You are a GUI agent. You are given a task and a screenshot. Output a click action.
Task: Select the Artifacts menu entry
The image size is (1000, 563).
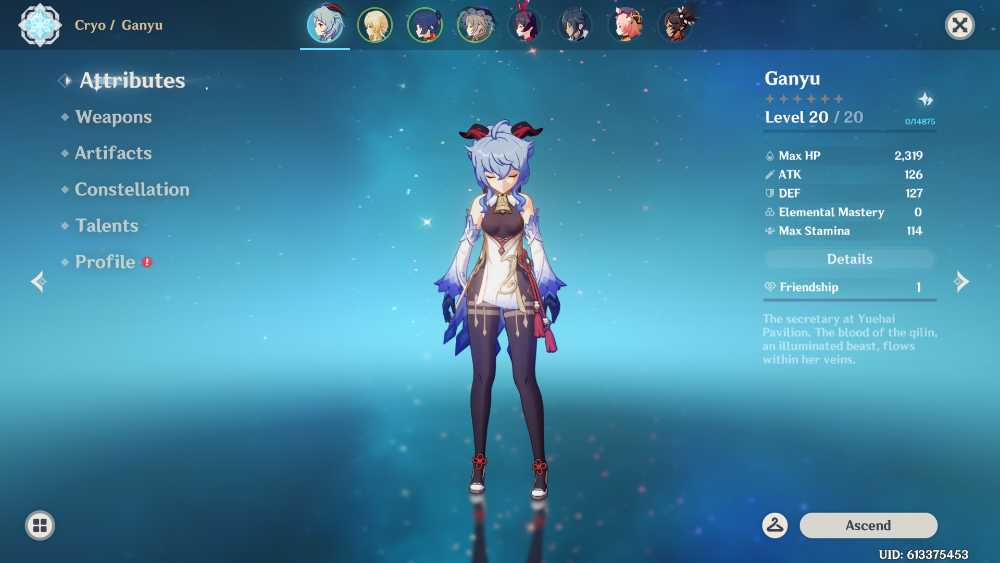(x=113, y=153)
